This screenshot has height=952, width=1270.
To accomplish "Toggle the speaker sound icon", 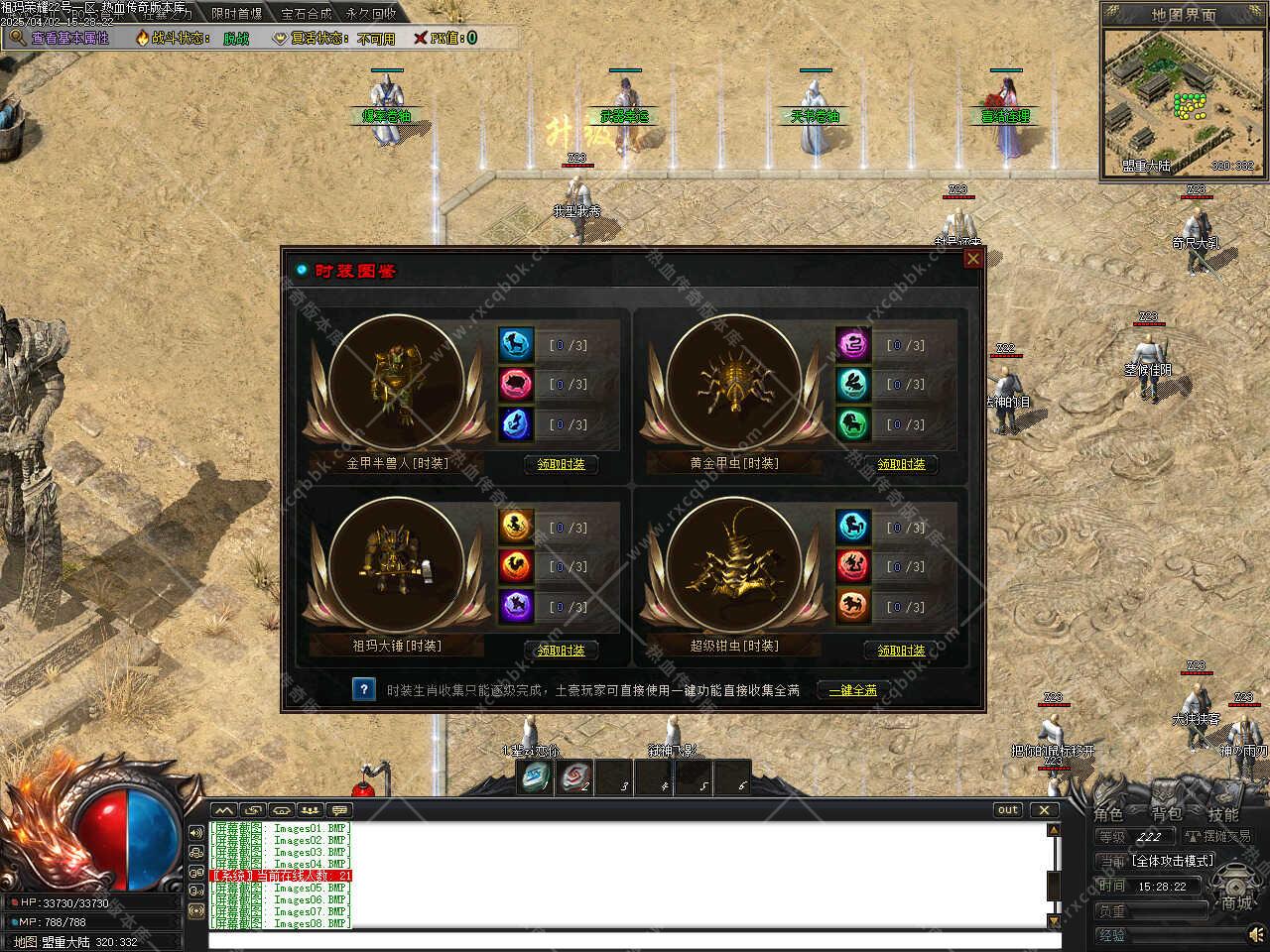I will 1256,934.
